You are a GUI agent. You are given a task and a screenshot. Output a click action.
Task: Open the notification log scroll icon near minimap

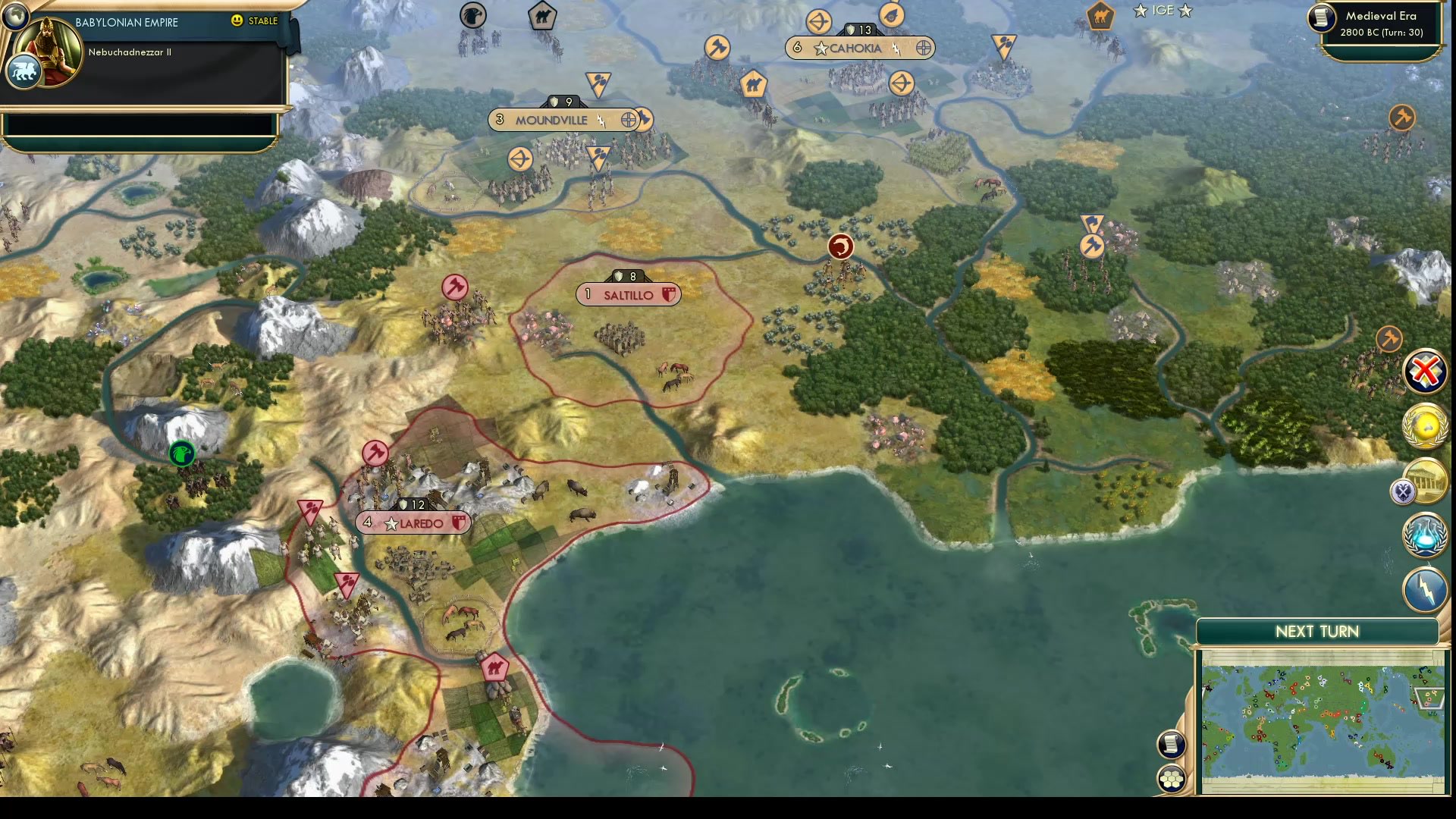coord(1171,744)
